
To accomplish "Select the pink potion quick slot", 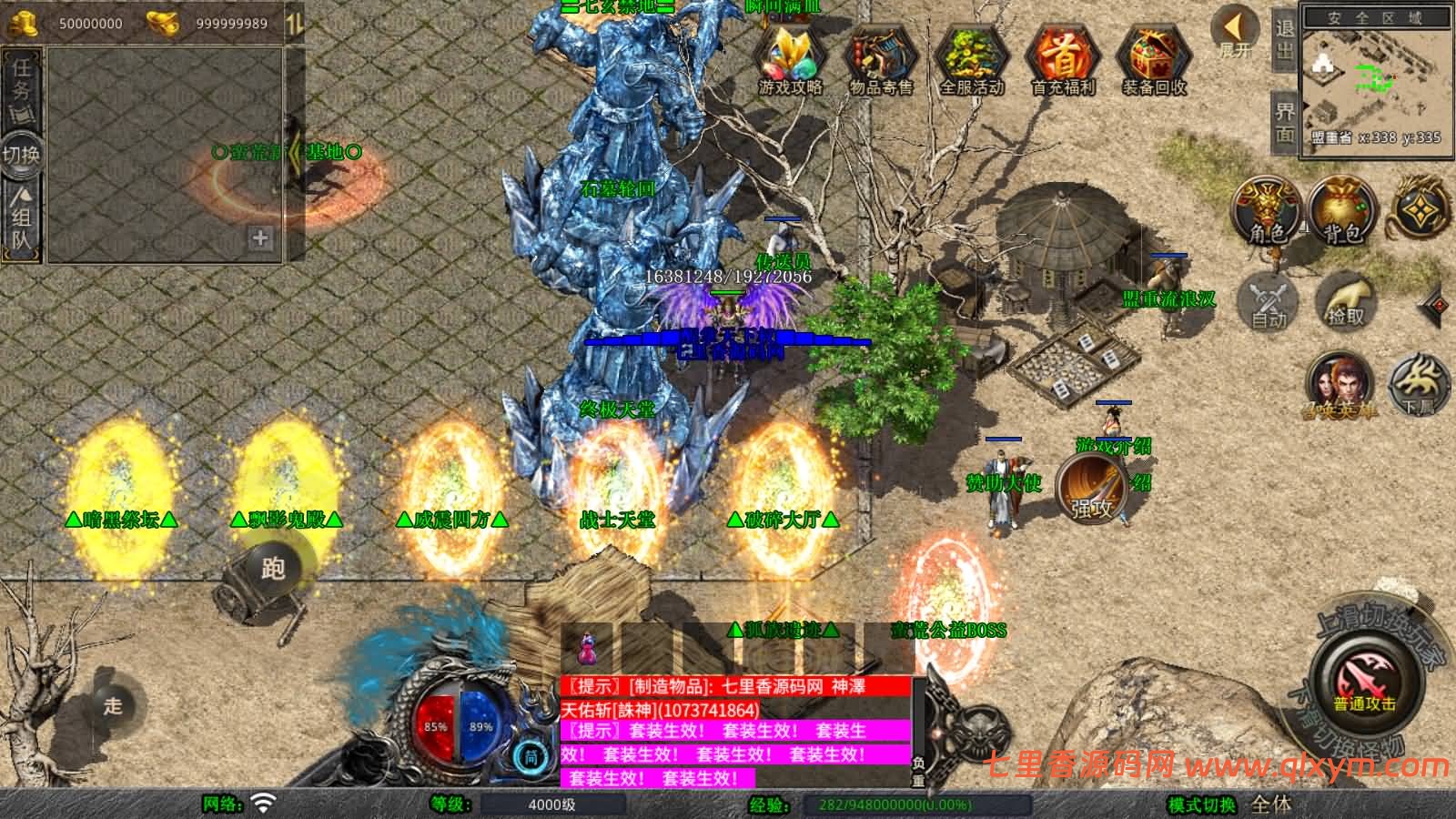I will pyautogui.click(x=587, y=649).
